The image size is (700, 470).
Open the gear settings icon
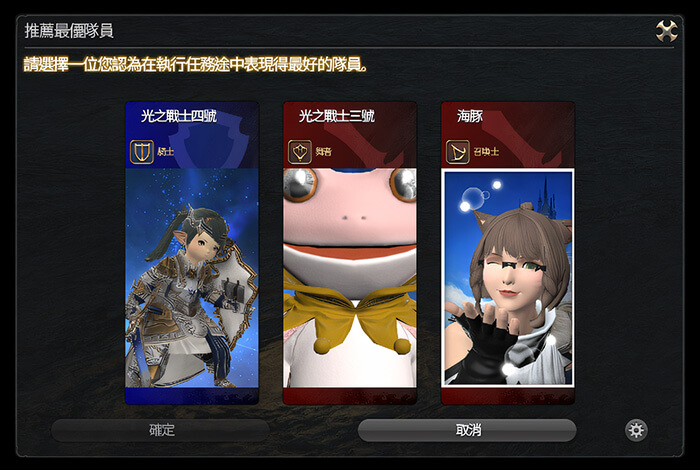[x=636, y=430]
